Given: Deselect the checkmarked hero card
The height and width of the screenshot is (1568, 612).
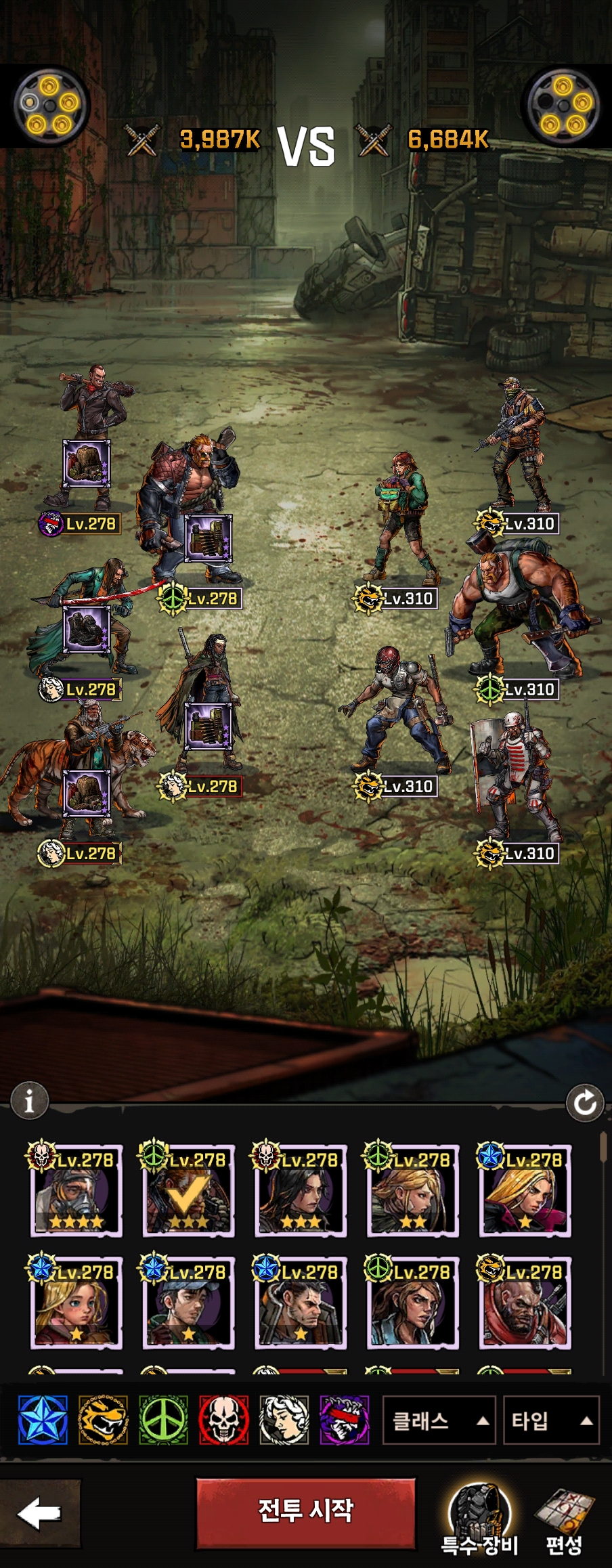Looking at the screenshot, I should click(189, 1191).
